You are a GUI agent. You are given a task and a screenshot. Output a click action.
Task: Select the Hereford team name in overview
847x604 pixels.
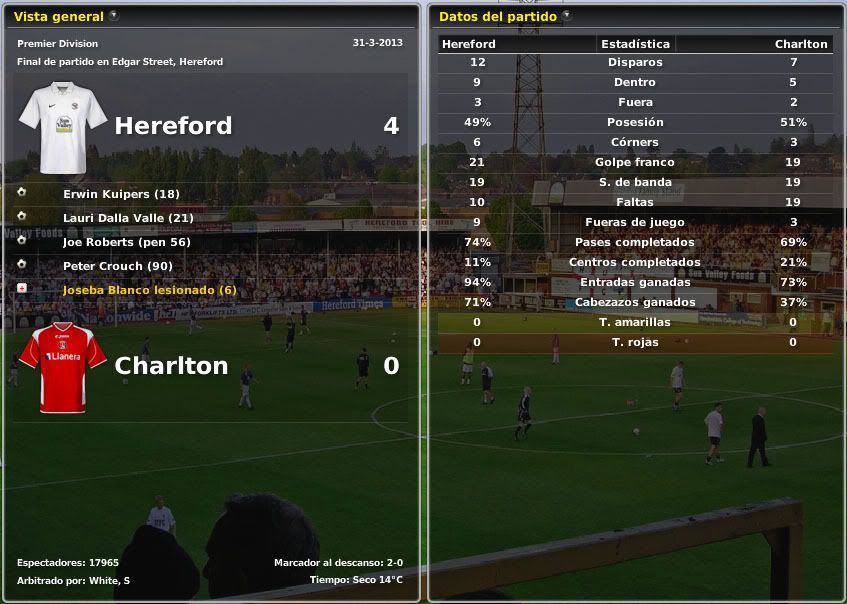coord(173,126)
